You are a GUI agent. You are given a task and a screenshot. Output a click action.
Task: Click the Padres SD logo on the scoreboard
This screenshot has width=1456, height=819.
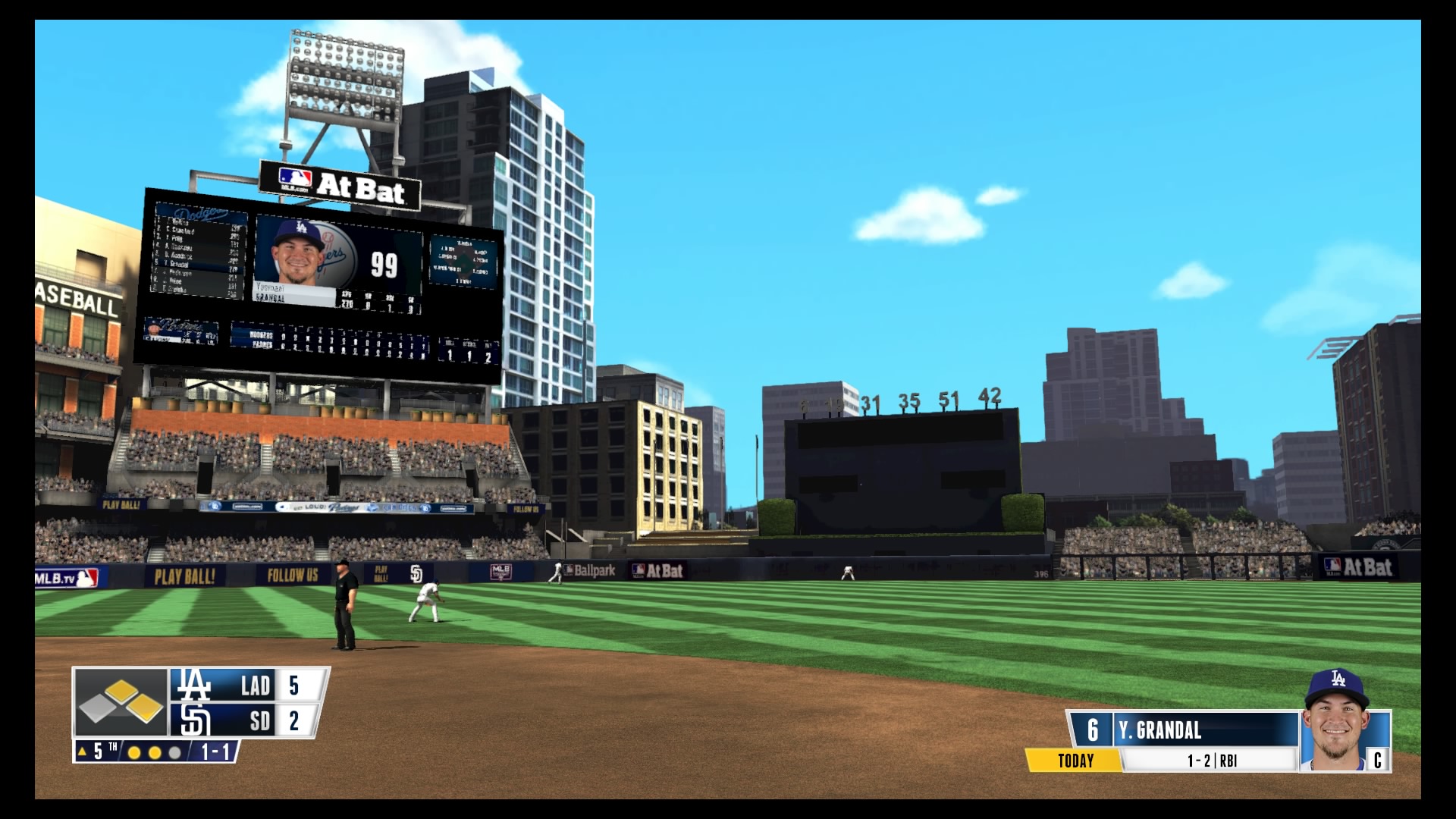pos(194,720)
